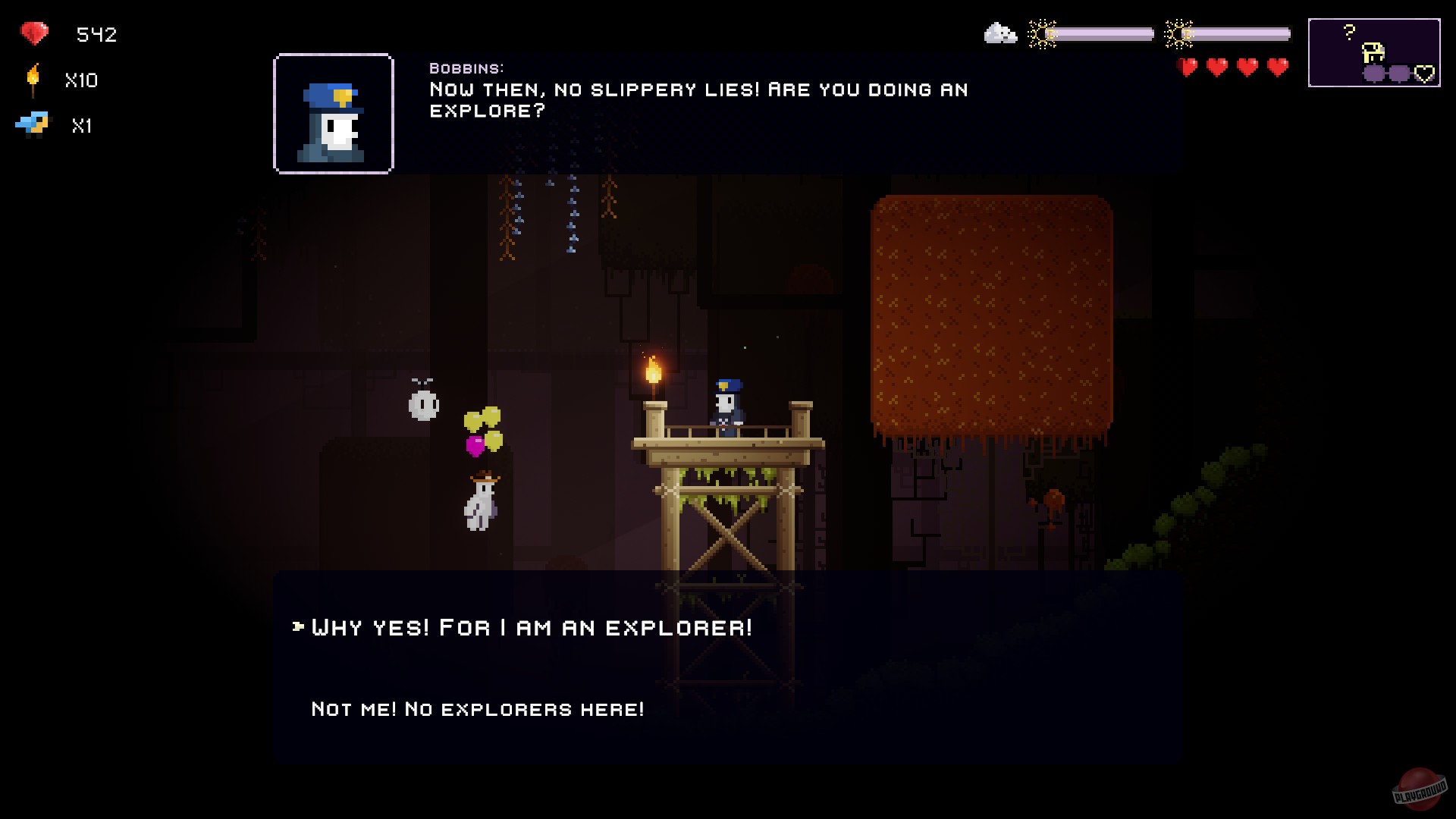
Task: Choose 'Not me! No explorers here!'
Action: [476, 709]
